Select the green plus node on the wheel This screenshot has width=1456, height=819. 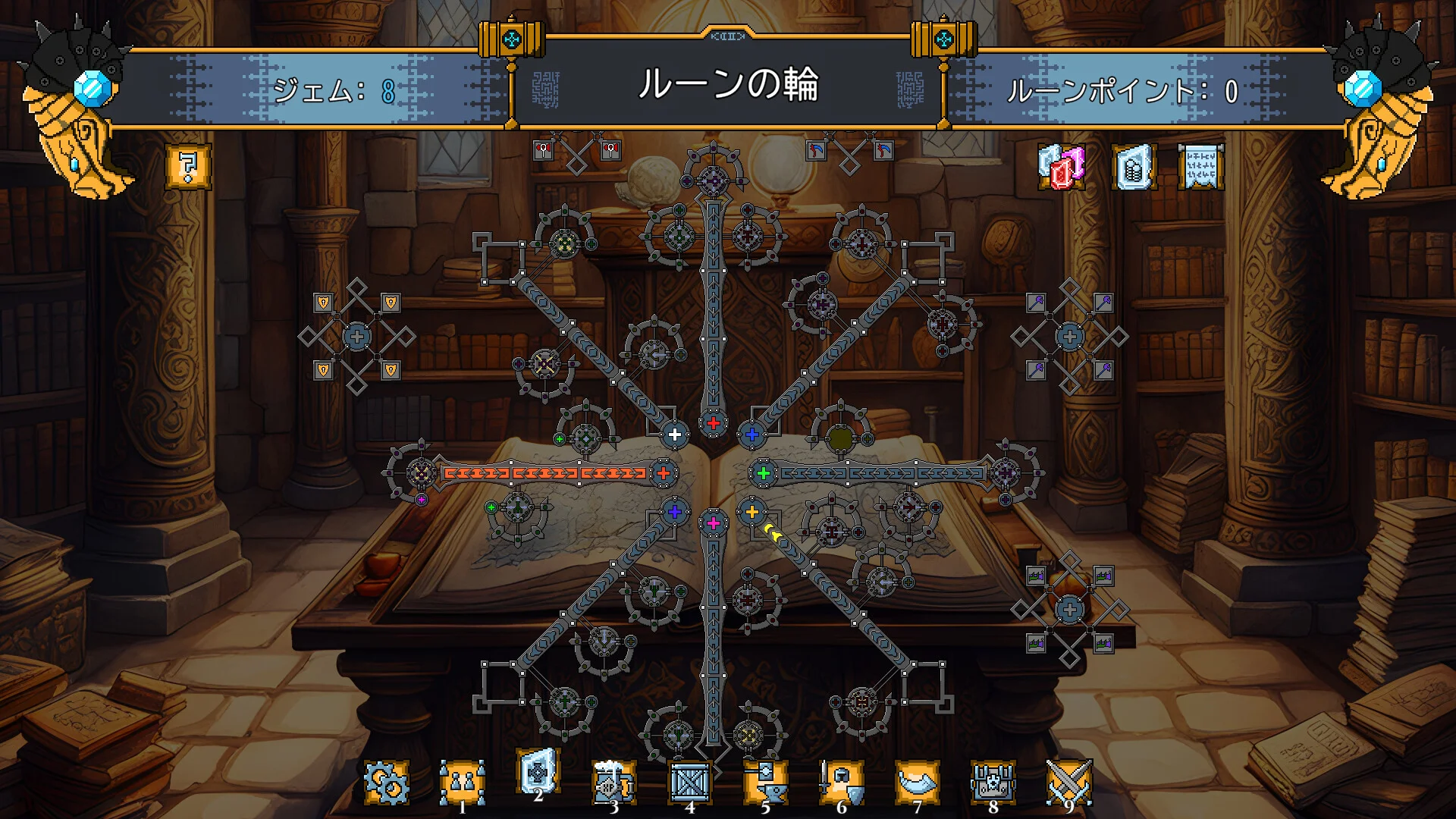click(x=764, y=473)
